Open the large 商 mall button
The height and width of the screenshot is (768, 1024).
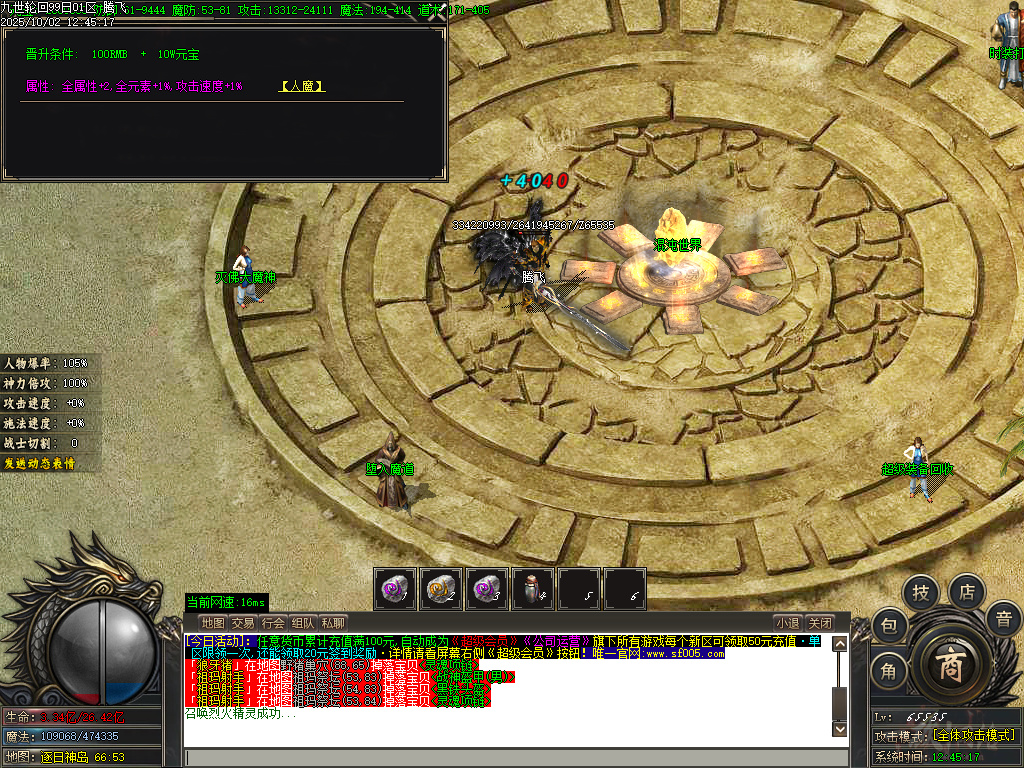(x=948, y=667)
